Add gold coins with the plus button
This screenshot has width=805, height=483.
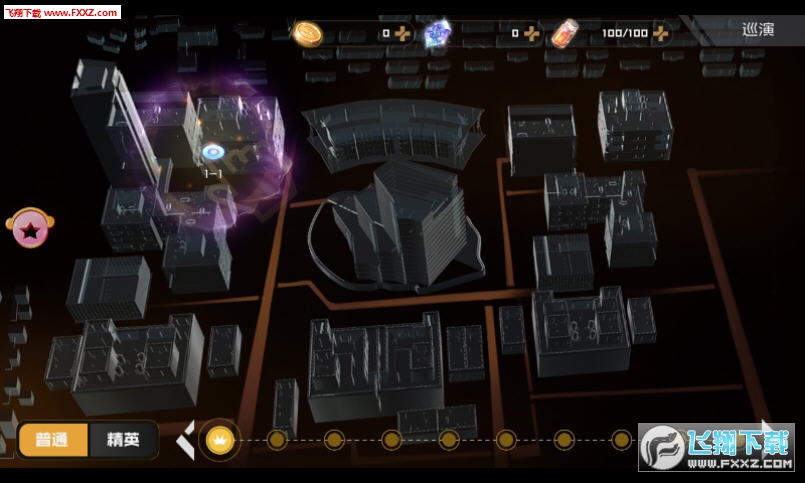click(x=402, y=33)
